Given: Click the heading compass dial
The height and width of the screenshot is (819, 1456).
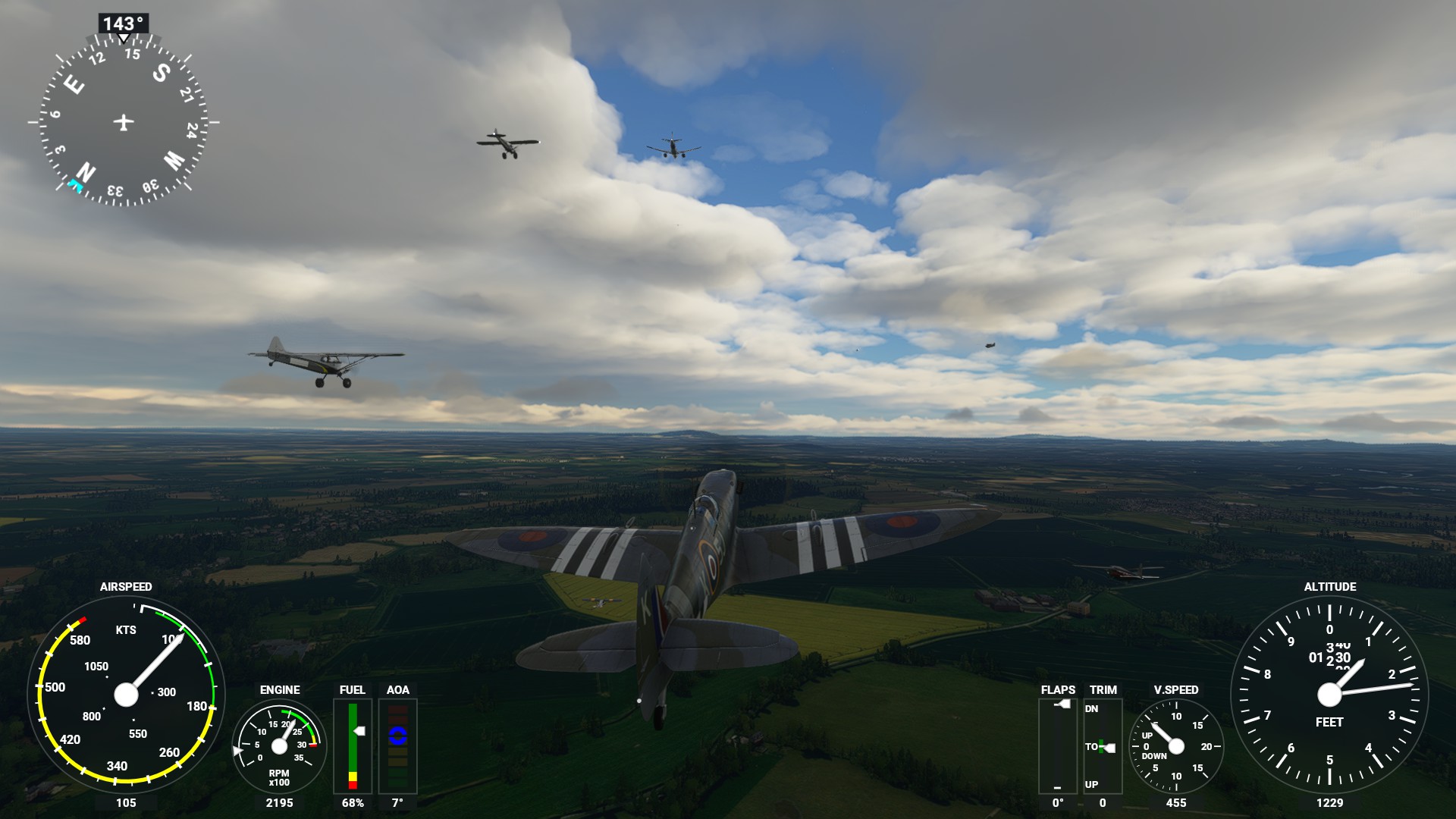Looking at the screenshot, I should point(124,121).
